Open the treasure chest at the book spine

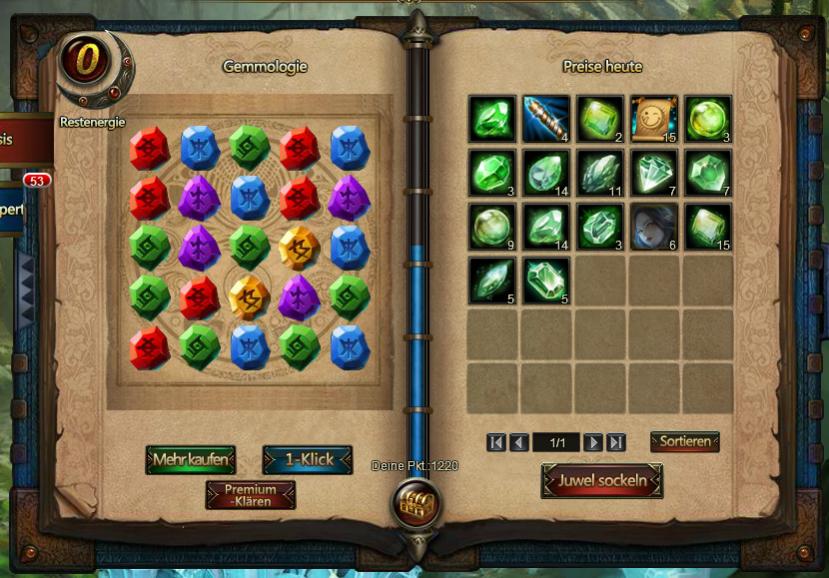[413, 504]
